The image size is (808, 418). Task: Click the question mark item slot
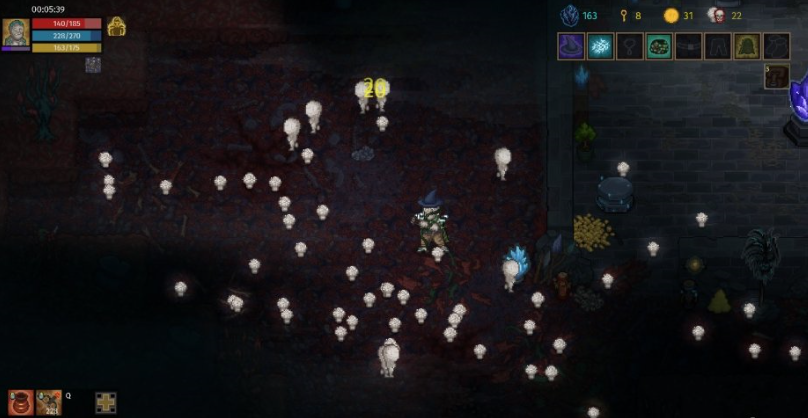point(777,77)
